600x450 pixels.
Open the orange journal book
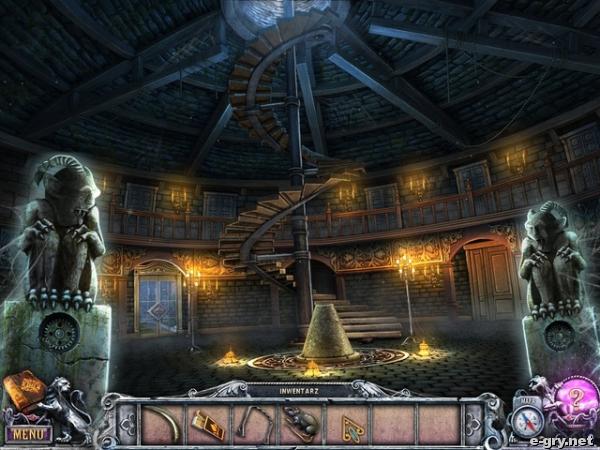click(23, 390)
